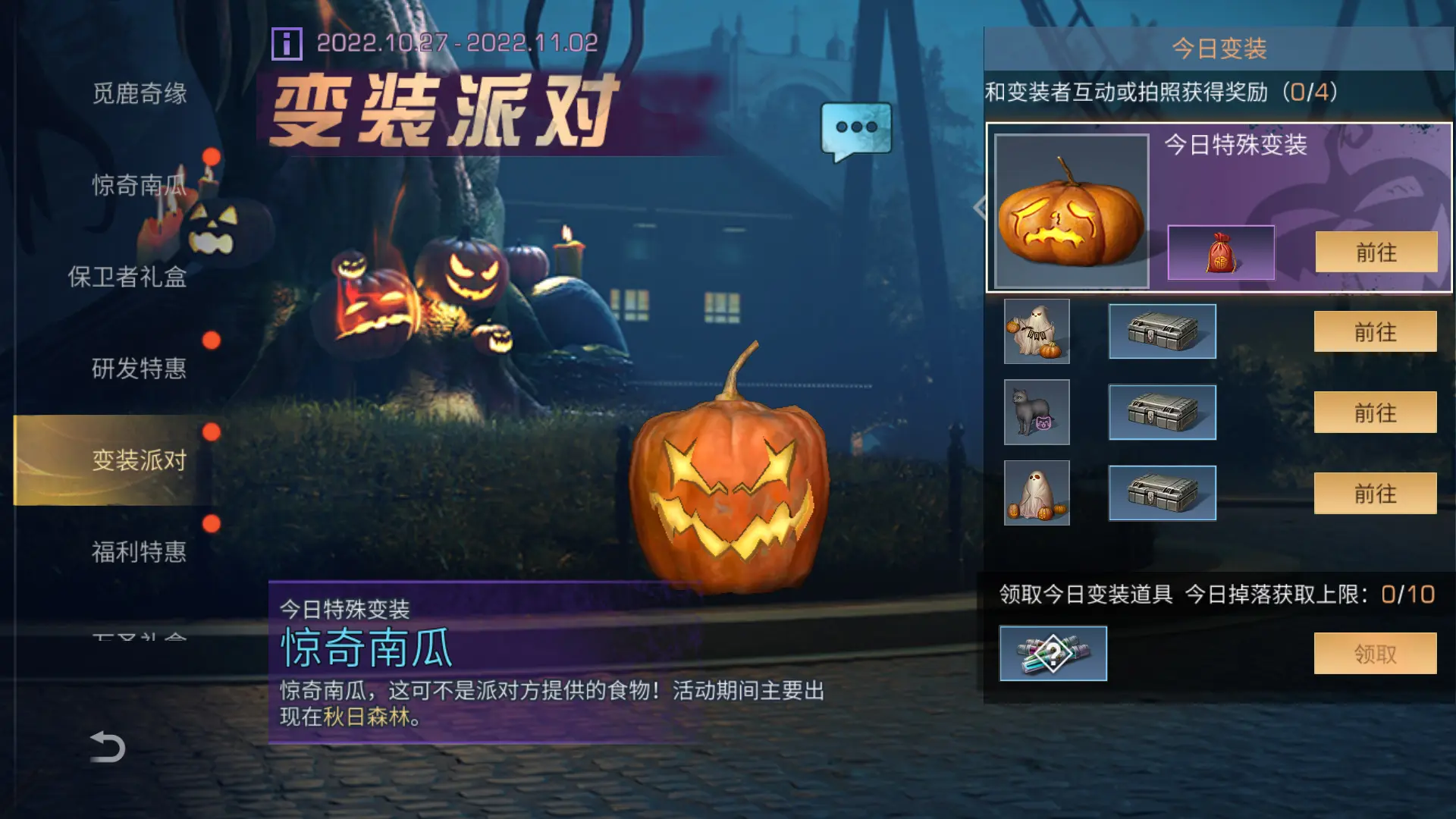The image size is (1456, 819).
Task: Open the 保卫者礼盒 menu entry
Action: (x=129, y=278)
